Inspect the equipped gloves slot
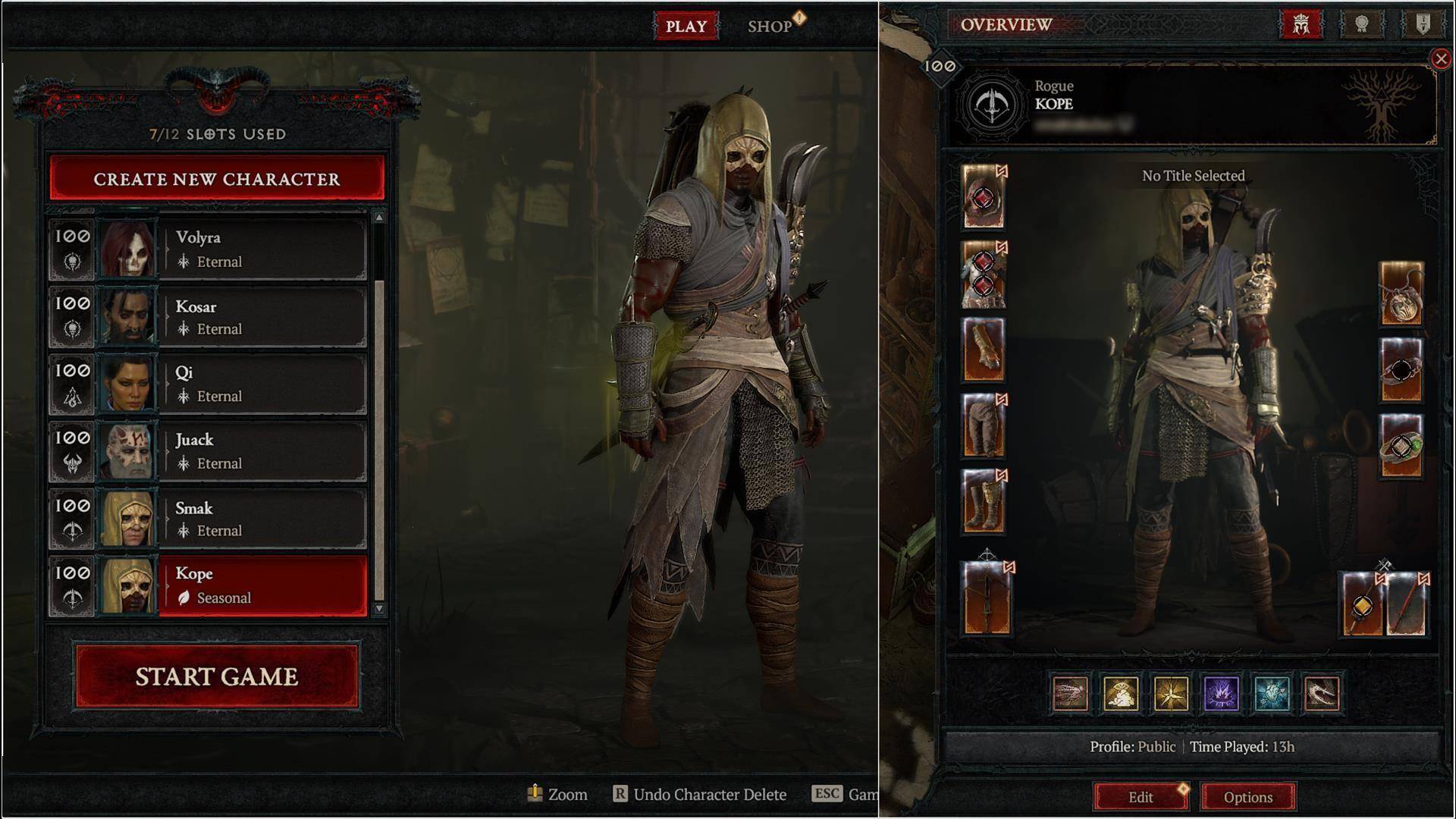The width and height of the screenshot is (1456, 819). click(x=984, y=350)
